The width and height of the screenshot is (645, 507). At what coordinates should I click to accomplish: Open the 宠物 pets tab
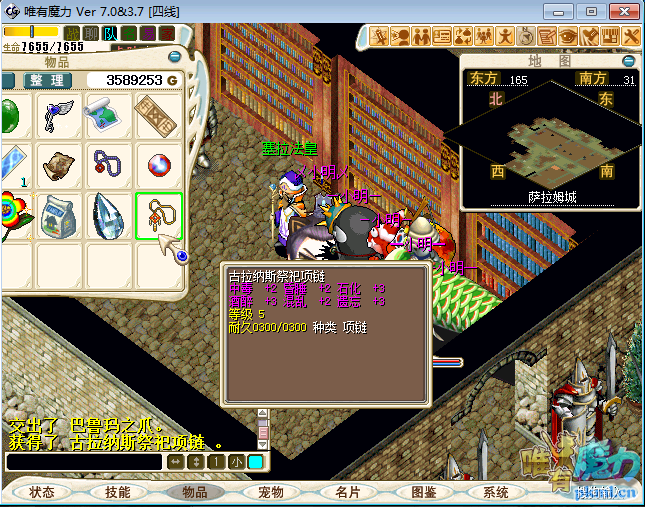(x=271, y=491)
